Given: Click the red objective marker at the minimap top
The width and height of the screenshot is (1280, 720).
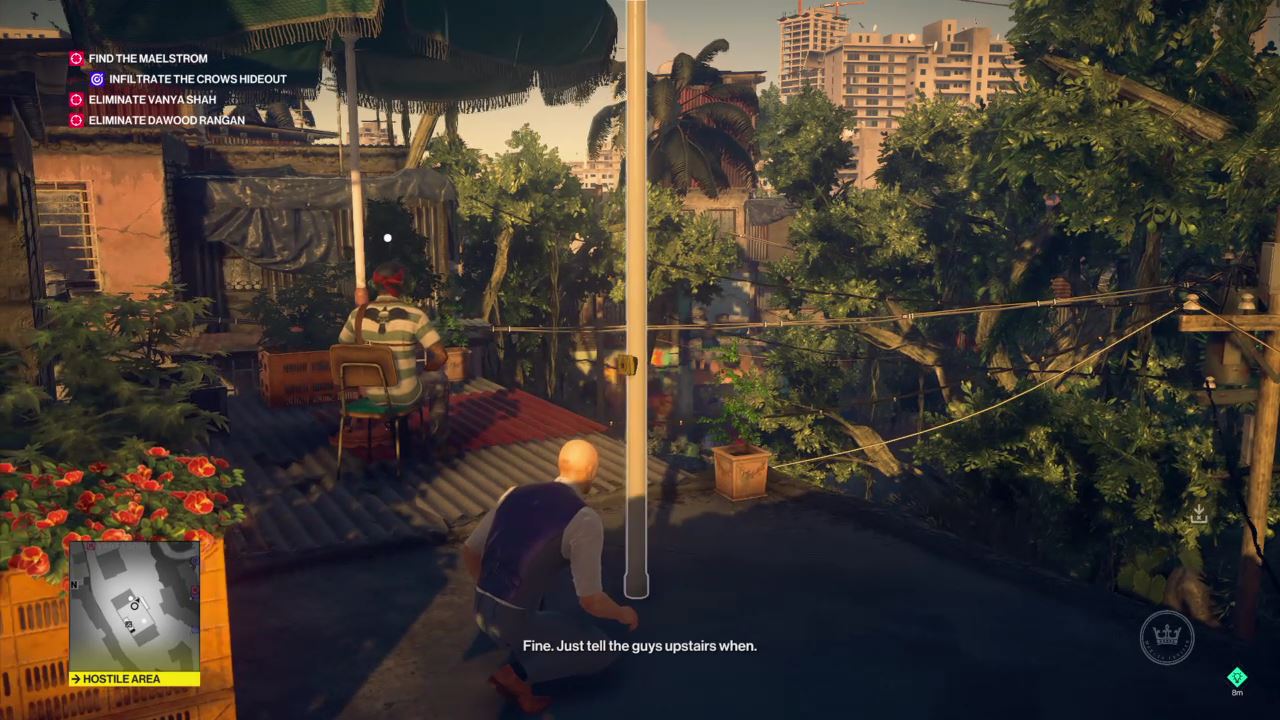Looking at the screenshot, I should pos(91,545).
